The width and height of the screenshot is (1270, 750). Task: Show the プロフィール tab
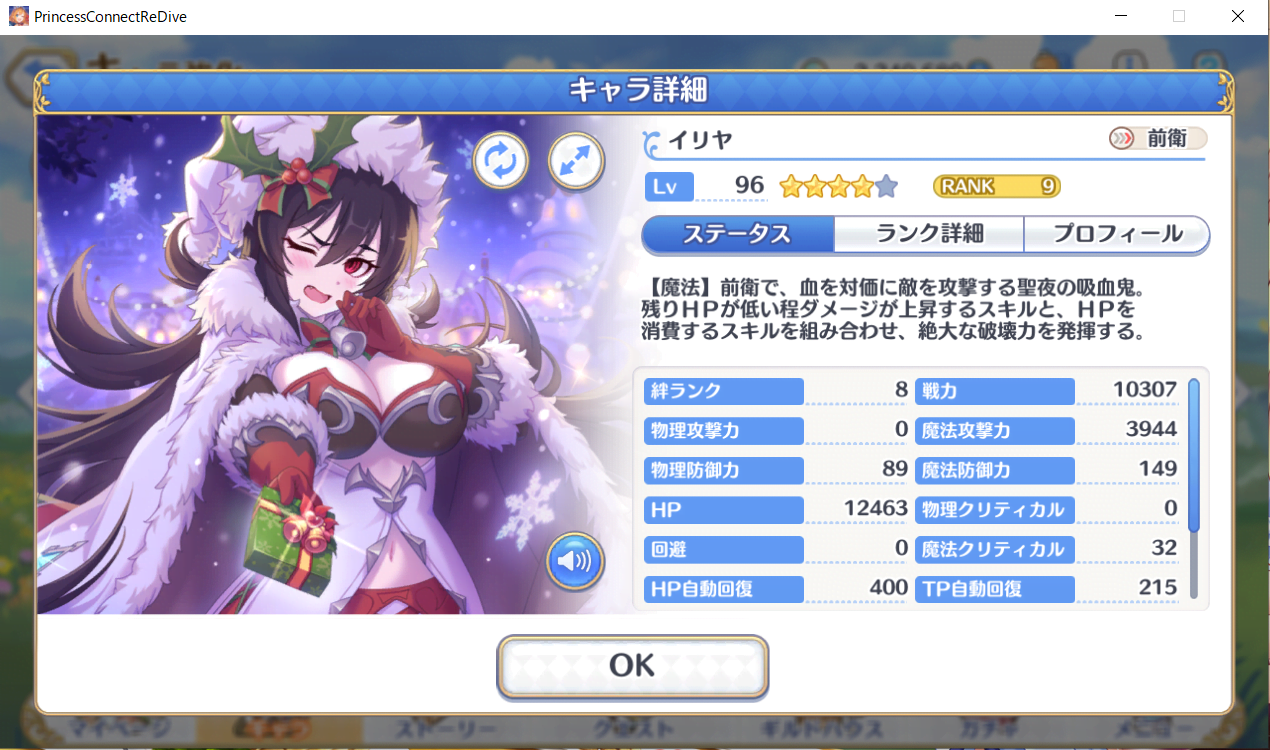1116,234
